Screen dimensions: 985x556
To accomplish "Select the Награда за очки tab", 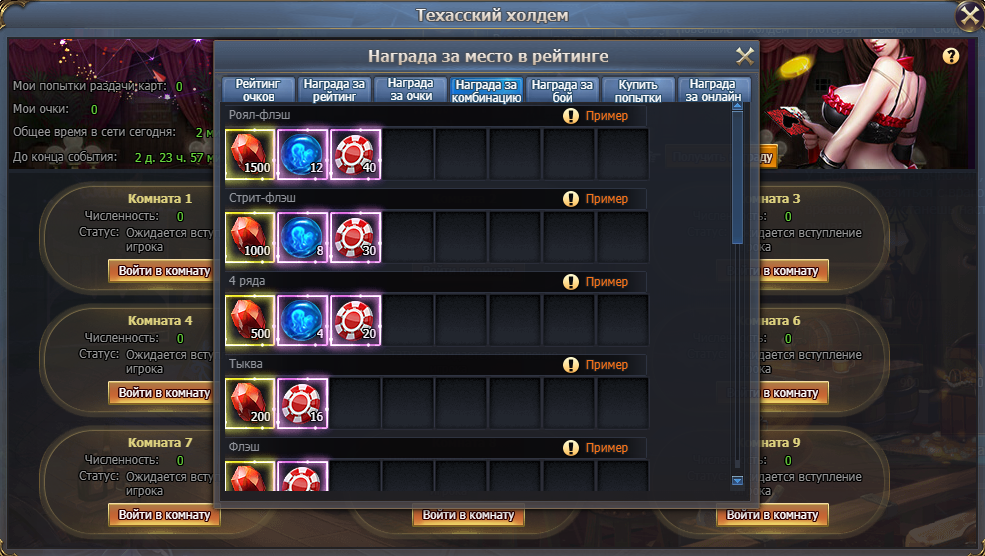I will click(410, 90).
